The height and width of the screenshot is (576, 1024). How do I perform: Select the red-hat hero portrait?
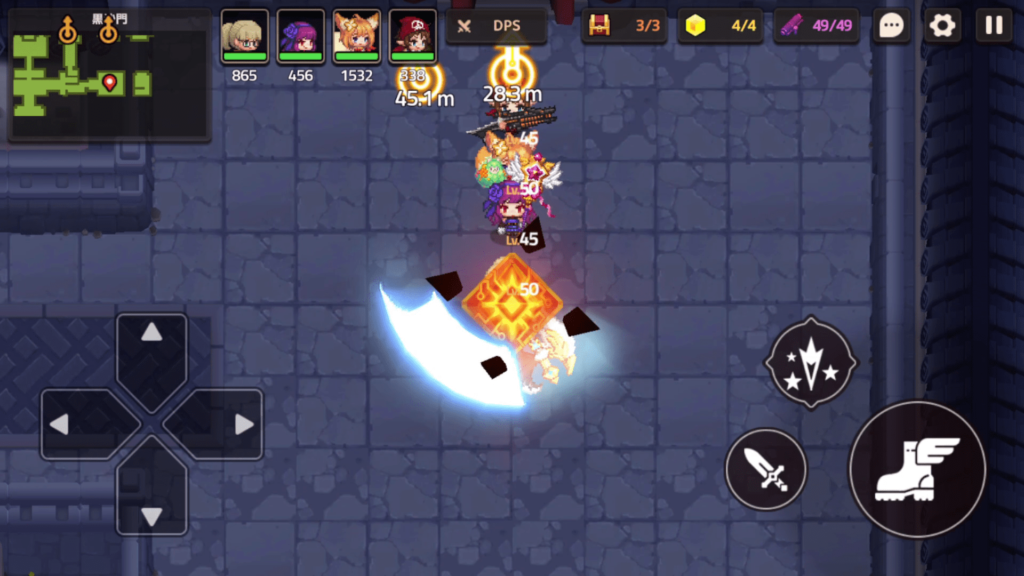pyautogui.click(x=412, y=38)
